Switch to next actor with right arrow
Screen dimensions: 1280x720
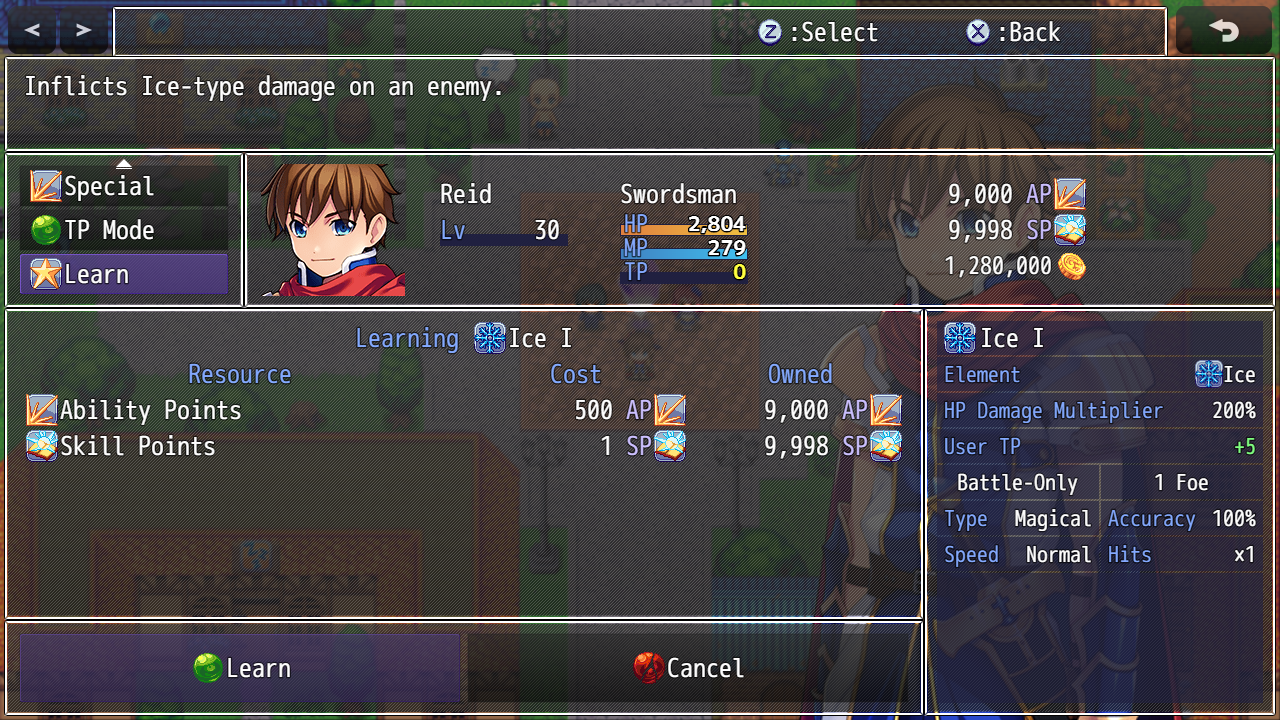(x=84, y=31)
